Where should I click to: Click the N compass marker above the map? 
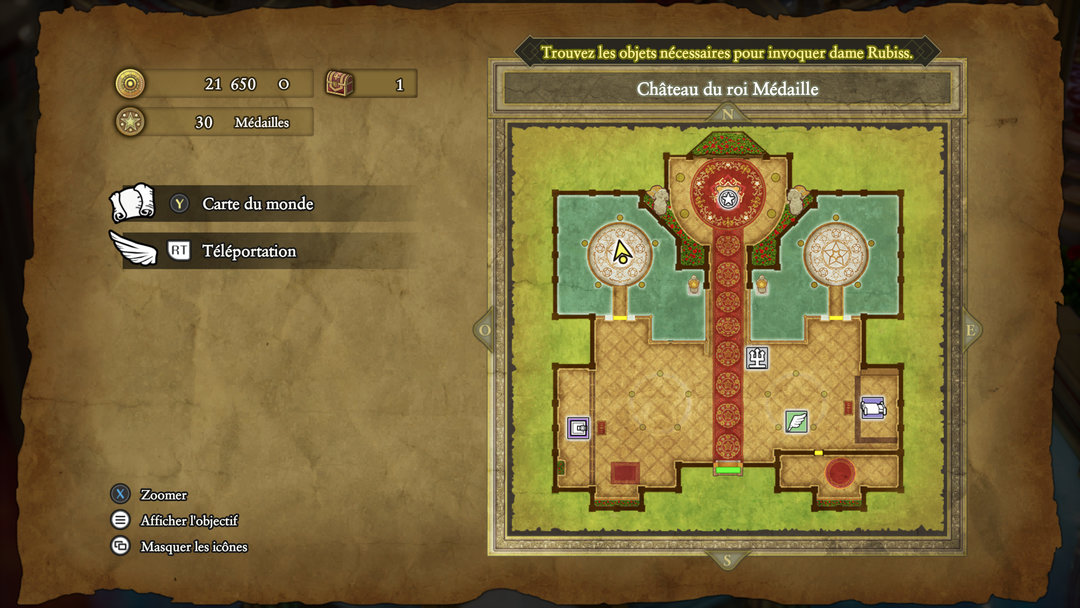coord(727,114)
